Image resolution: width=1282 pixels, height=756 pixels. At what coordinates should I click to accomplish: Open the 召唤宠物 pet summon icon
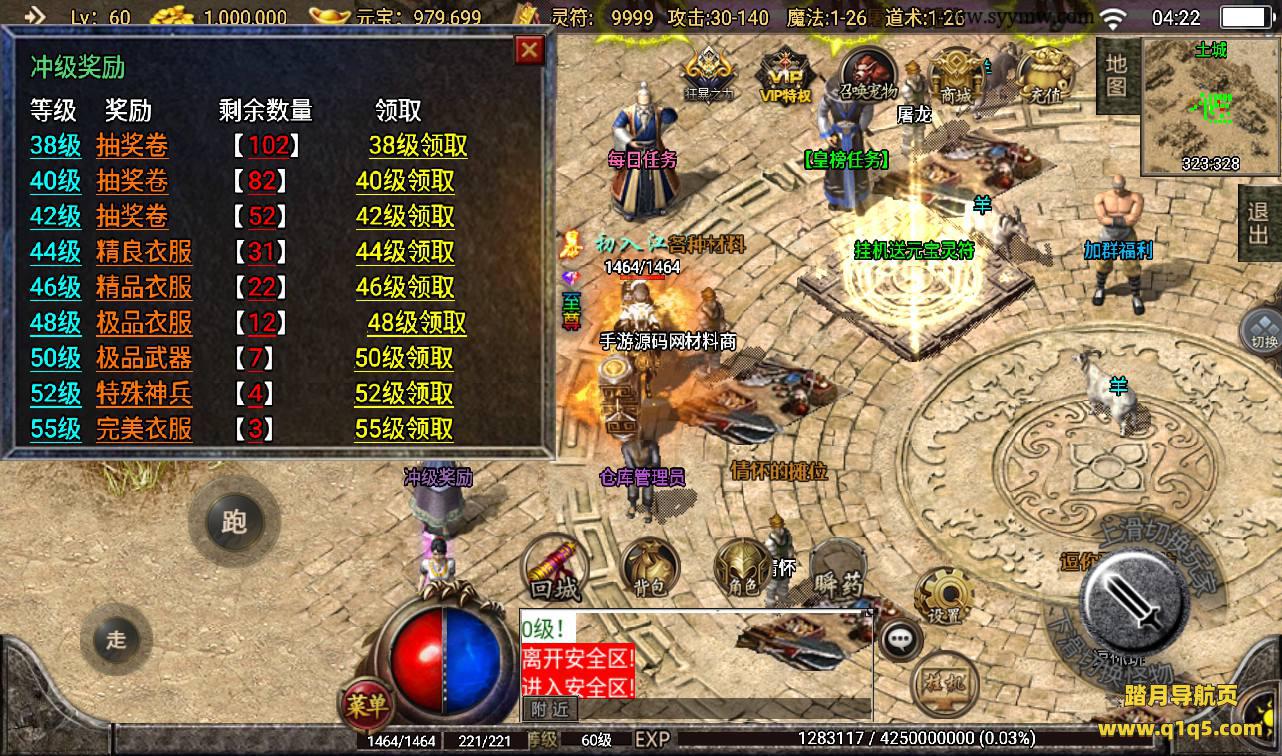pos(867,74)
